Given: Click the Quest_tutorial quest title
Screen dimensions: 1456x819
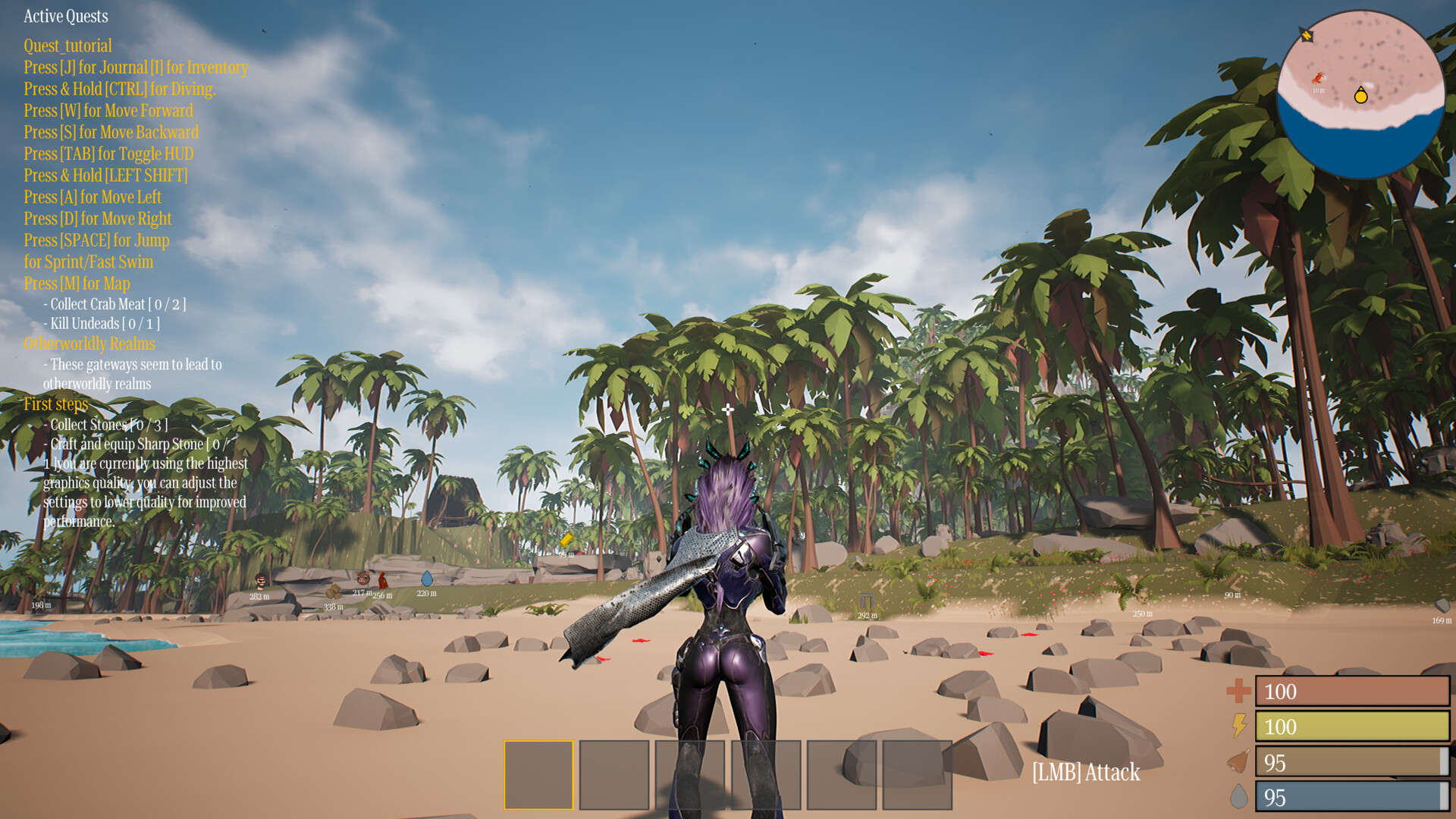Looking at the screenshot, I should (67, 46).
